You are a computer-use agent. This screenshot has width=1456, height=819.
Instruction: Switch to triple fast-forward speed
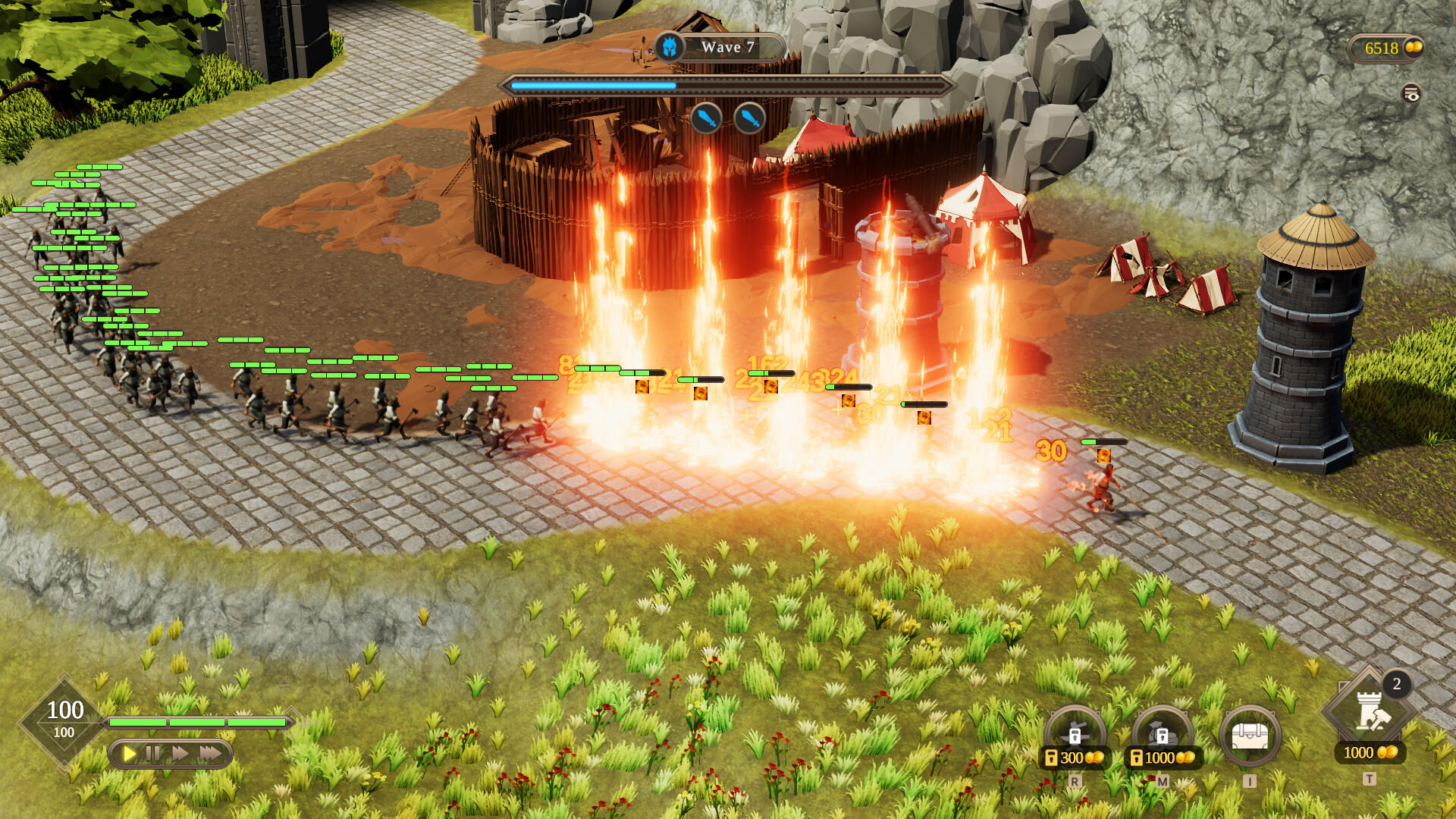pos(211,753)
